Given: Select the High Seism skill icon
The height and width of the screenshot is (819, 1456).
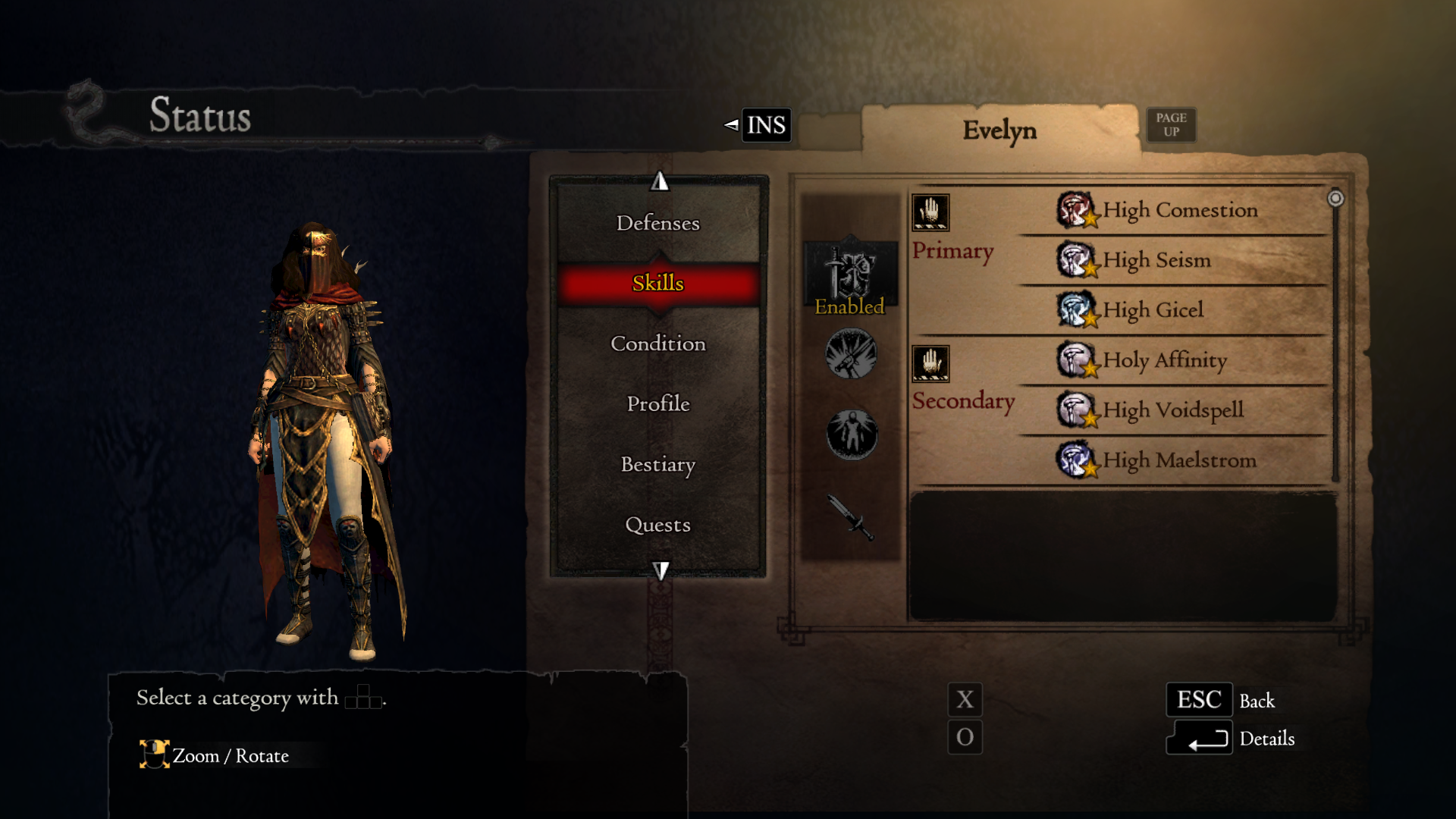Looking at the screenshot, I should coord(1078,260).
